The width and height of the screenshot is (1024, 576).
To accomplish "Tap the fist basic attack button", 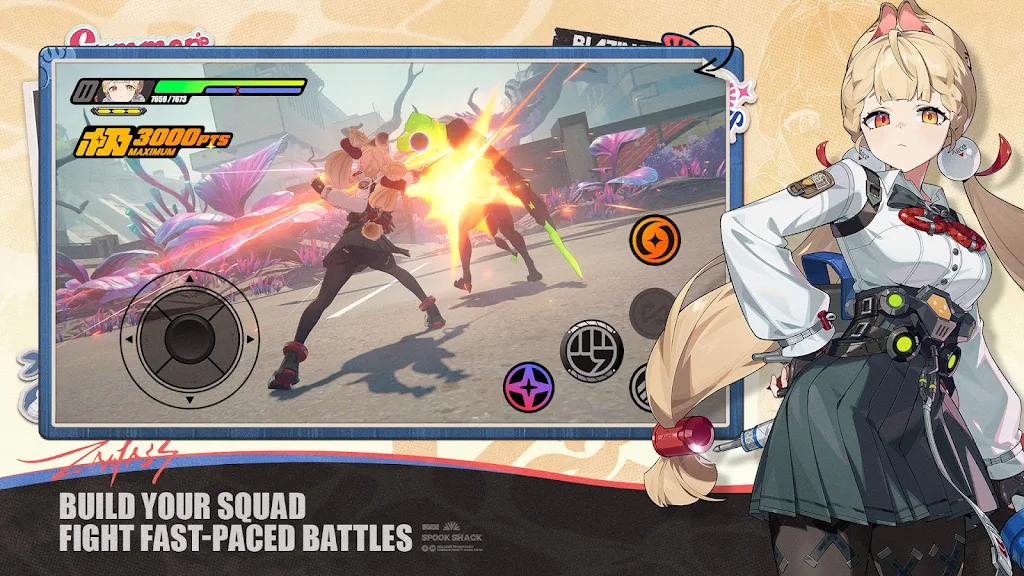I will (x=591, y=351).
